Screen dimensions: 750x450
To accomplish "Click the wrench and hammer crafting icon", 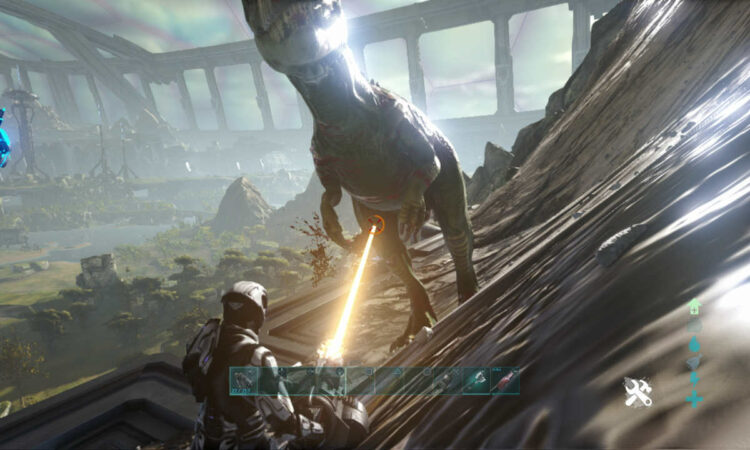I will pos(637,392).
